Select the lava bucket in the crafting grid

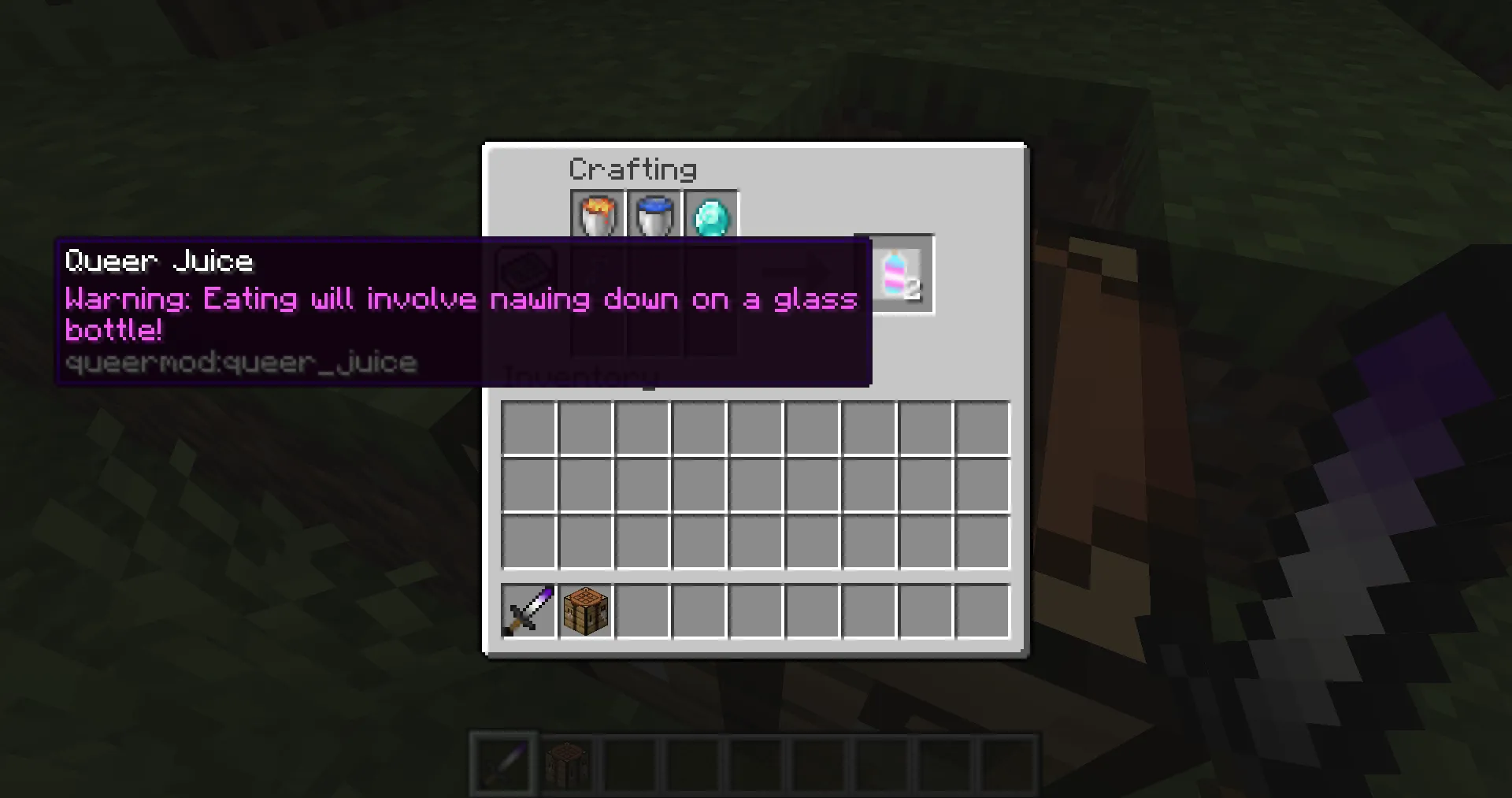[x=596, y=213]
